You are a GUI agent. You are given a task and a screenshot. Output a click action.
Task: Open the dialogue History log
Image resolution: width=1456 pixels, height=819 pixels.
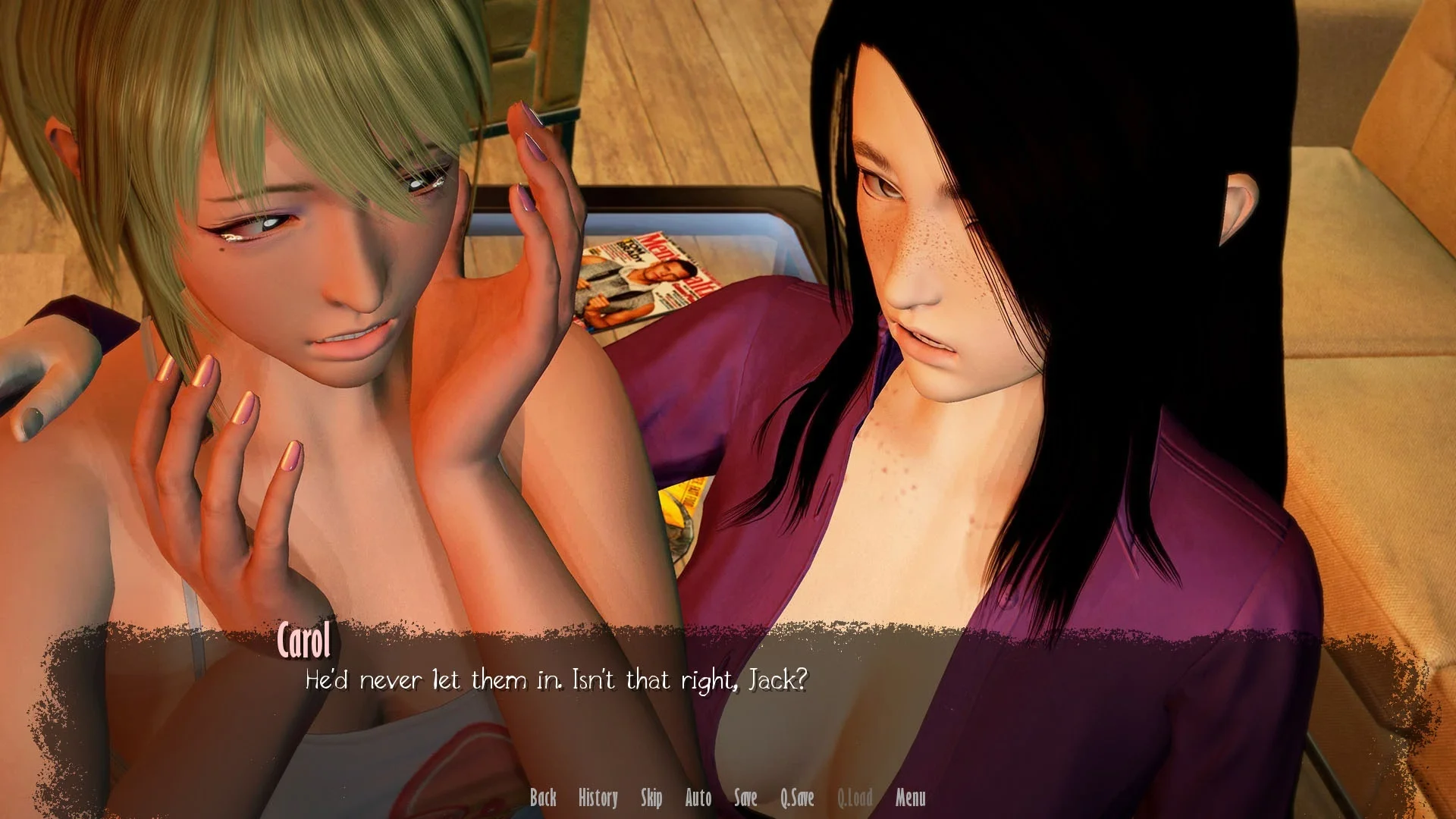(x=598, y=797)
